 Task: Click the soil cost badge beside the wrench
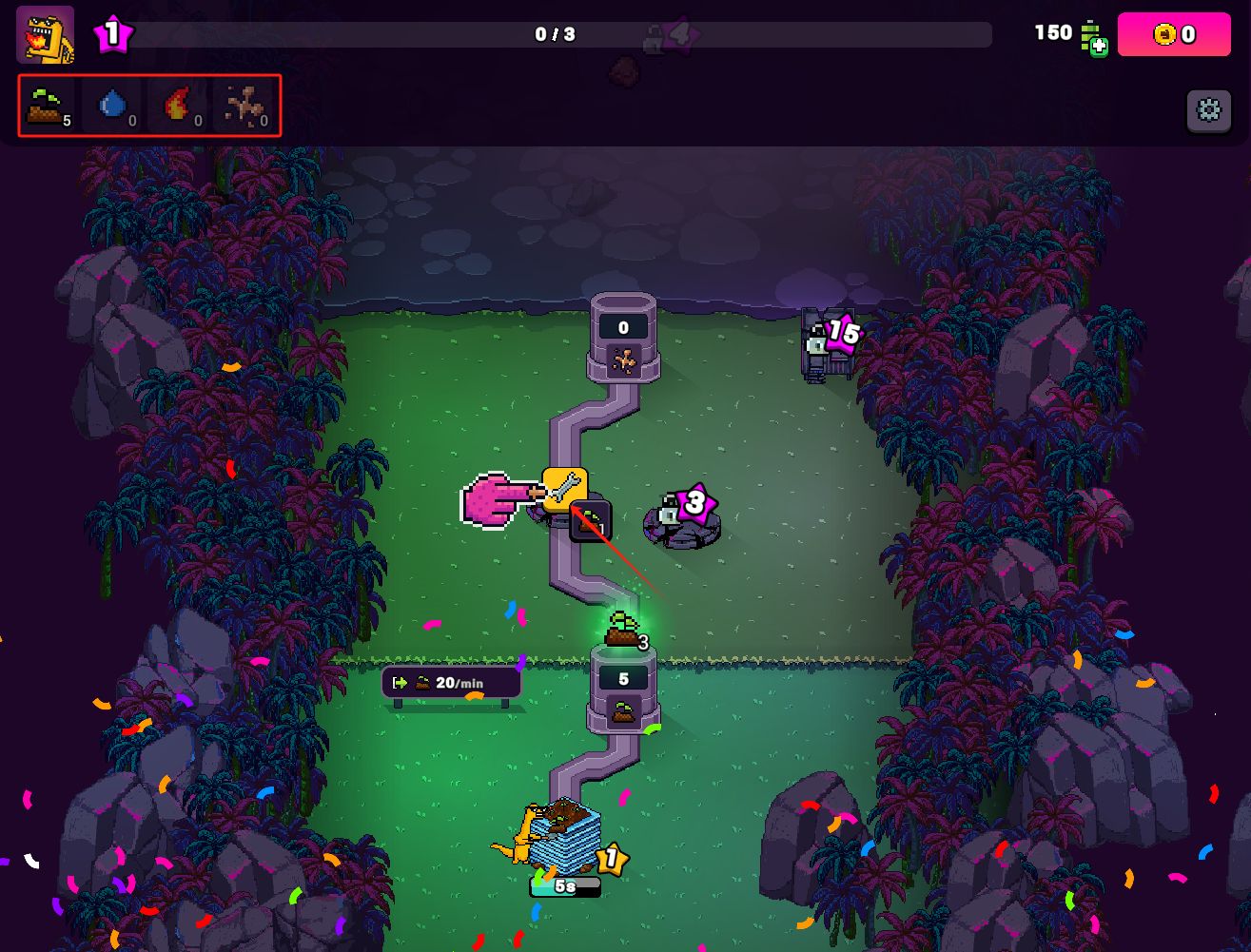pyautogui.click(x=591, y=522)
